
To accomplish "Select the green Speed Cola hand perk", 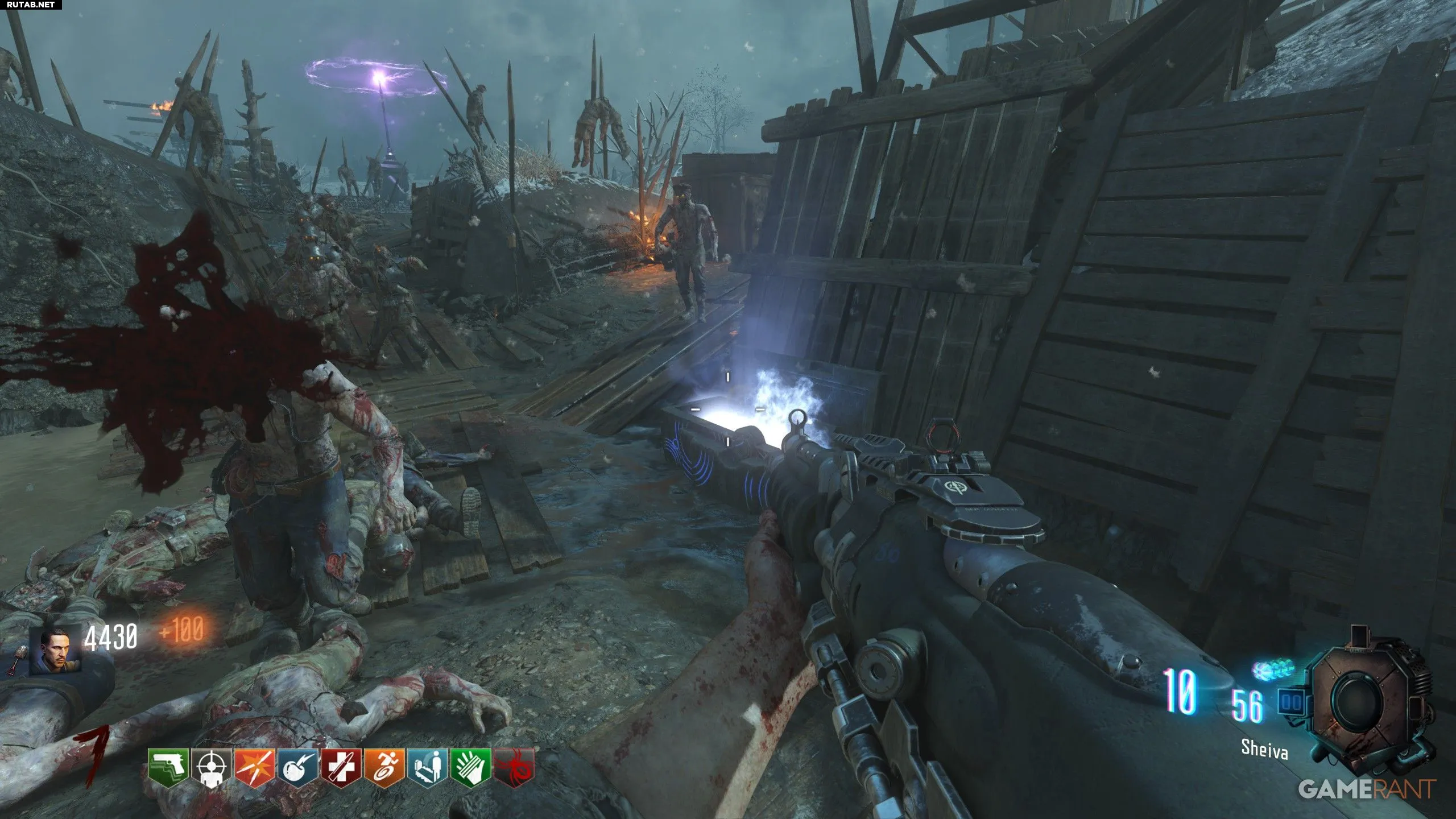I will tap(470, 768).
